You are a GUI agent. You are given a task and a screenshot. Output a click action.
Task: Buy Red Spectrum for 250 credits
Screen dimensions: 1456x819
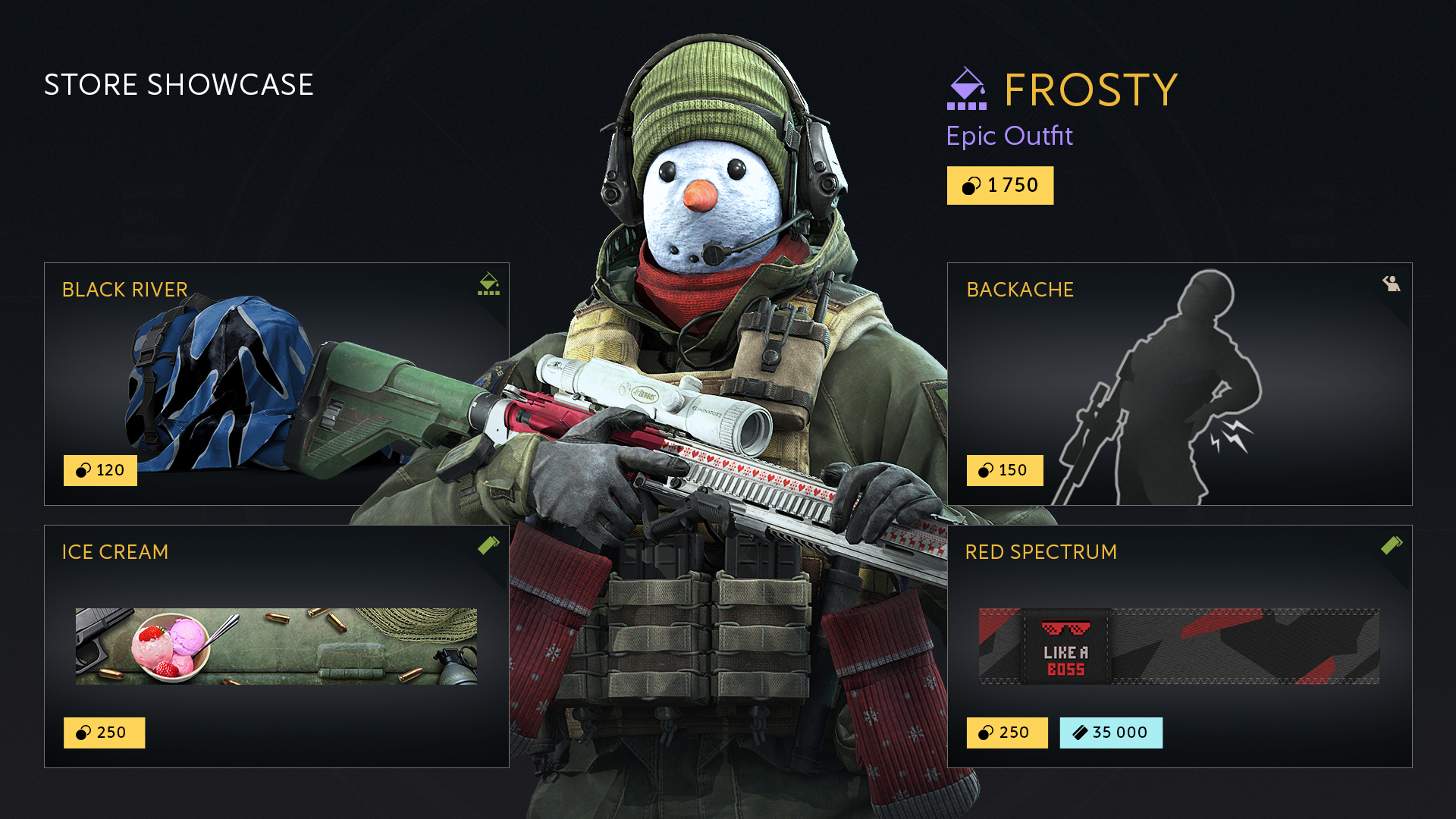[1006, 733]
